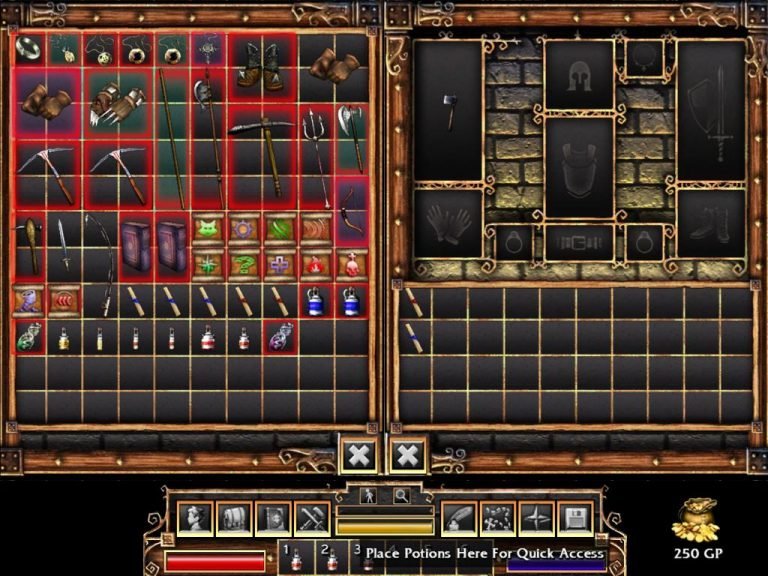Image resolution: width=768 pixels, height=576 pixels.
Task: Click the crossed tools toolbar button
Action: [x=311, y=518]
